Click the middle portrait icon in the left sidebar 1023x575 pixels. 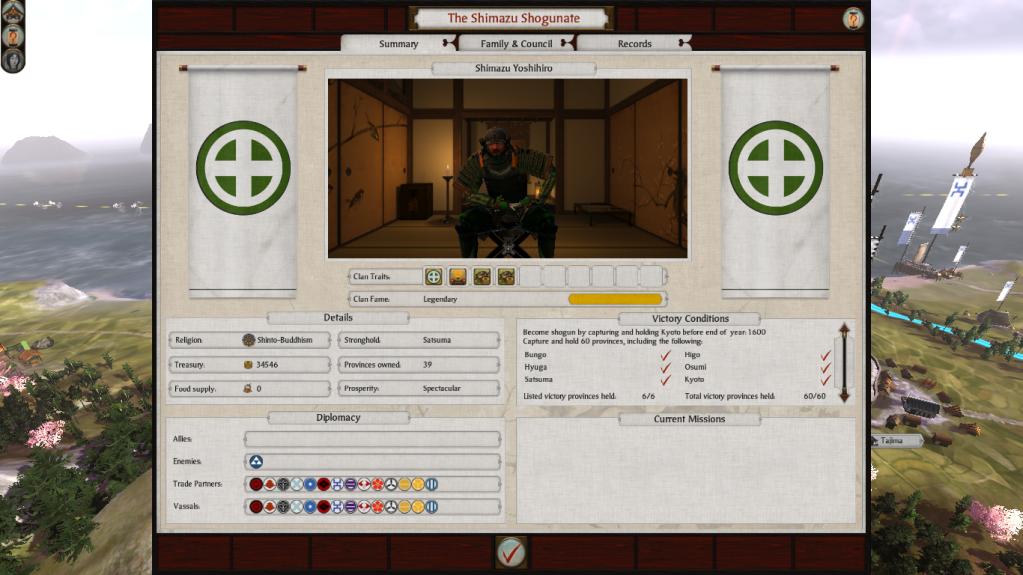point(13,37)
